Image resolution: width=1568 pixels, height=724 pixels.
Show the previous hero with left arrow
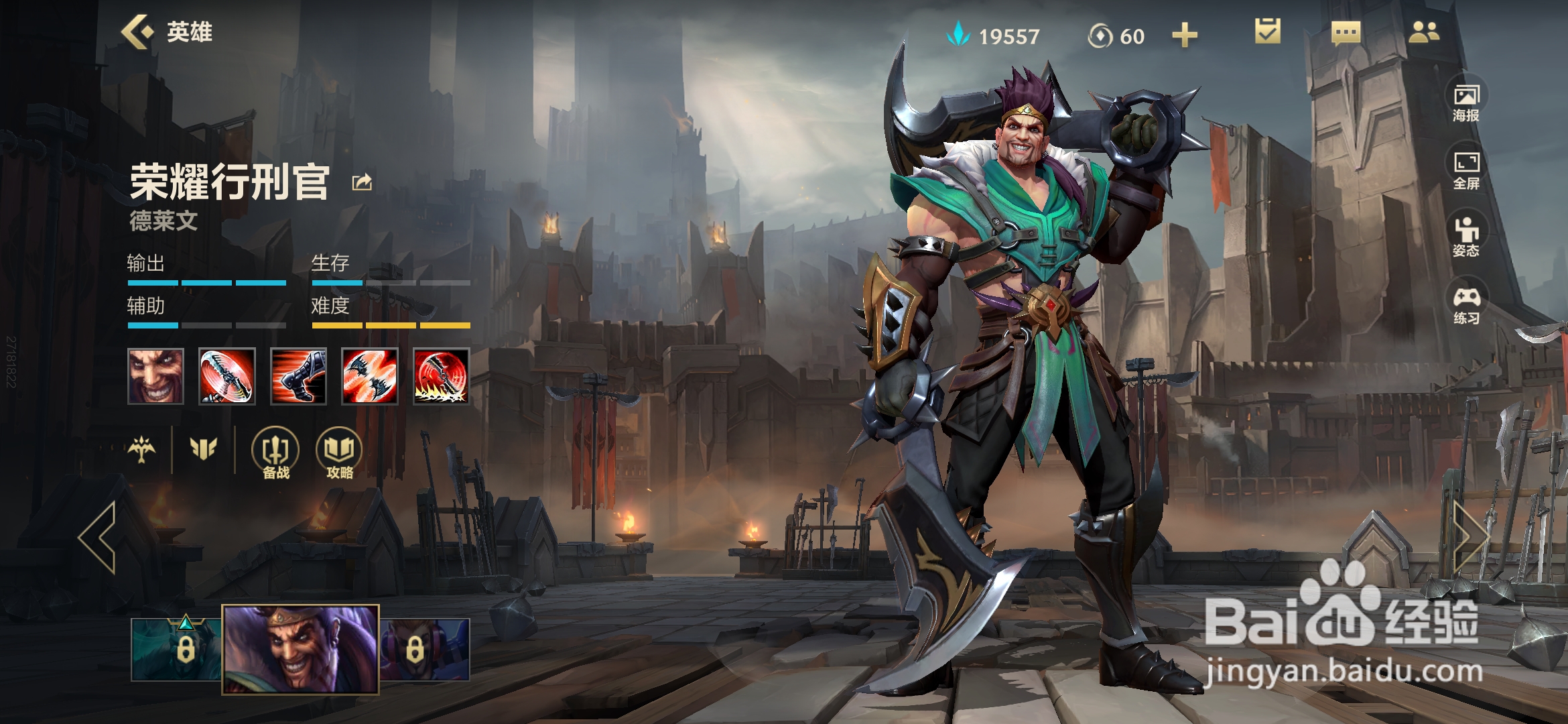98,537
